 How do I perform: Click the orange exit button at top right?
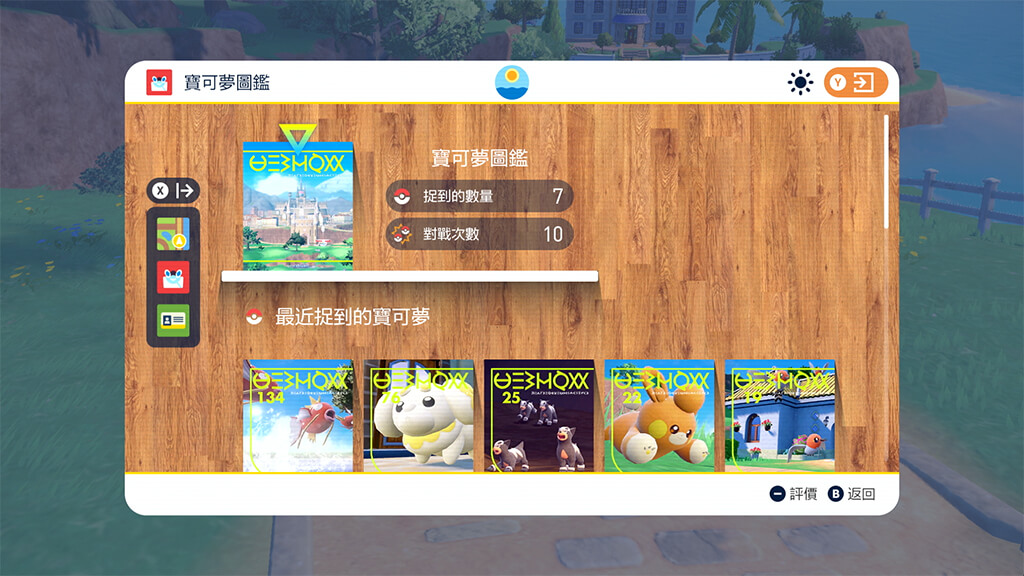click(x=856, y=83)
